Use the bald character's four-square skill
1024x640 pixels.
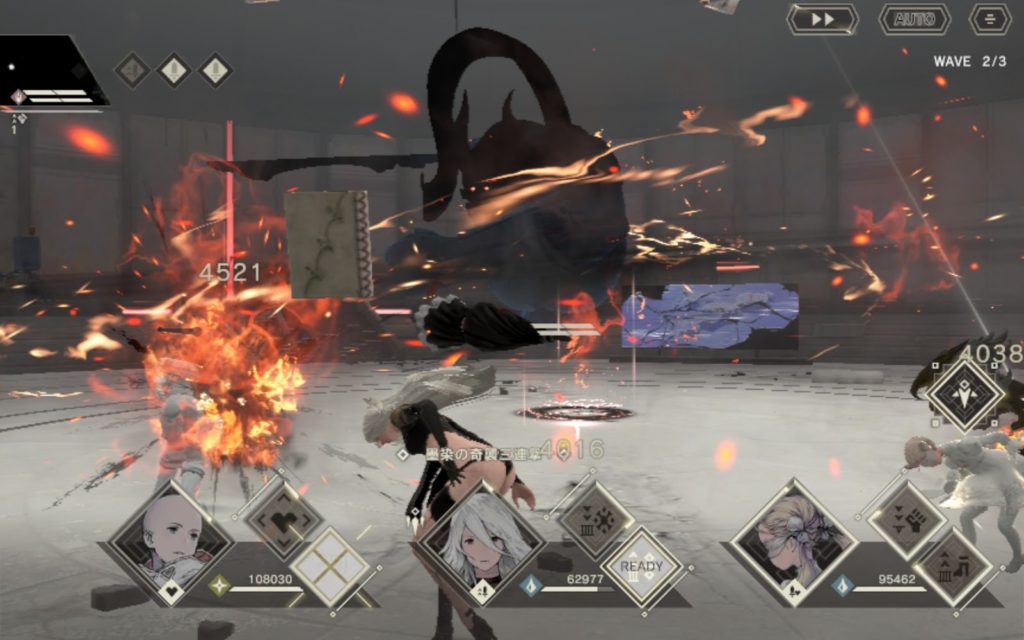pos(330,567)
